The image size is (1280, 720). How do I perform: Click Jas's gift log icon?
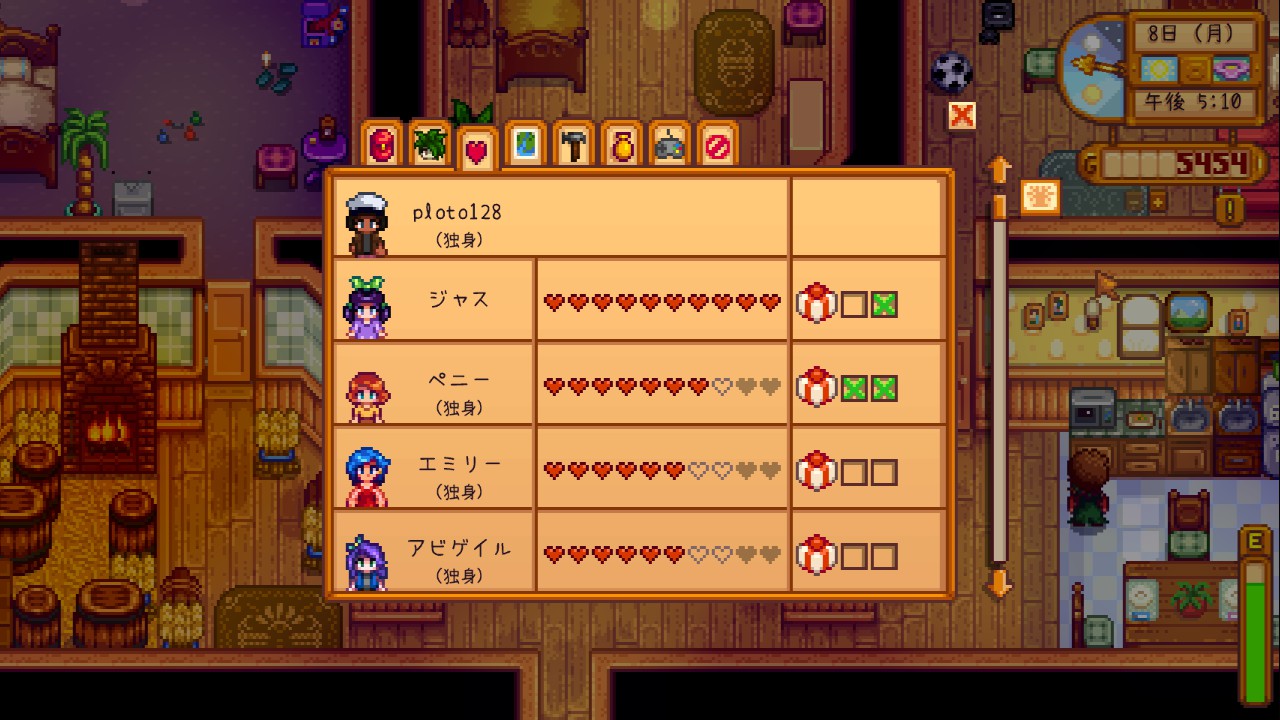pyautogui.click(x=816, y=303)
